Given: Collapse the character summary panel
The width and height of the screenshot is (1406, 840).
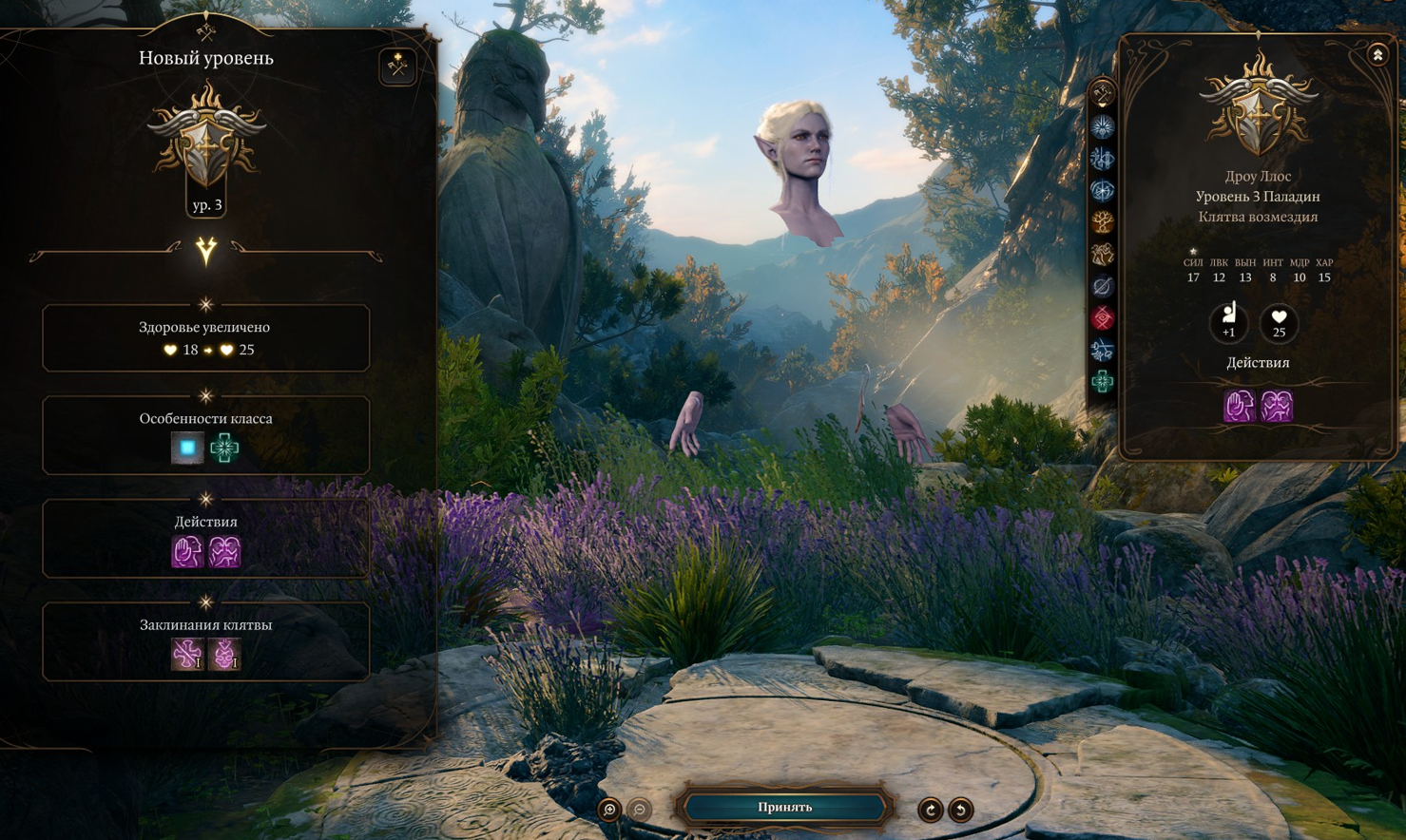Looking at the screenshot, I should (x=1377, y=55).
